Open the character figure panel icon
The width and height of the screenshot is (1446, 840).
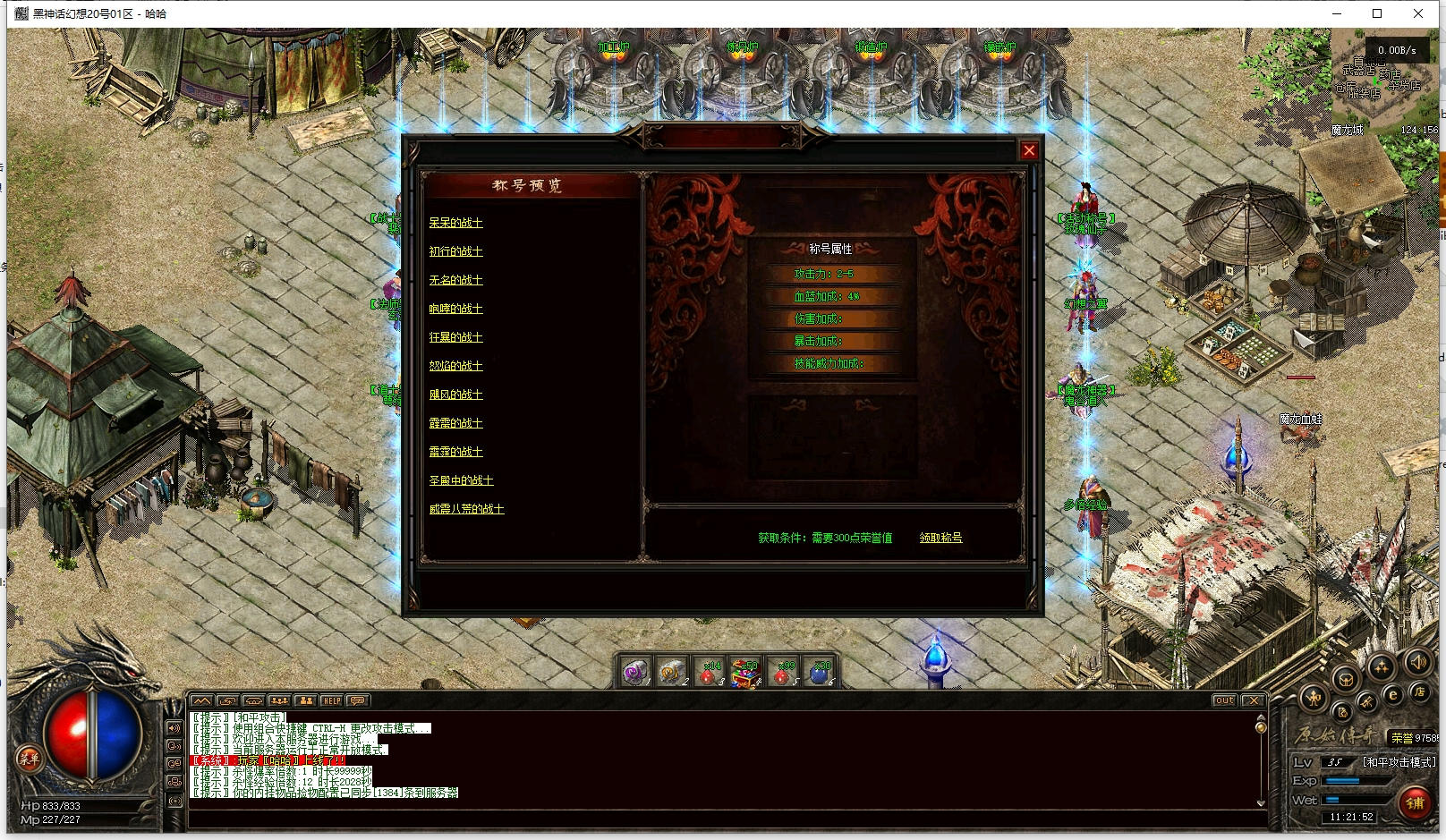point(1314,699)
